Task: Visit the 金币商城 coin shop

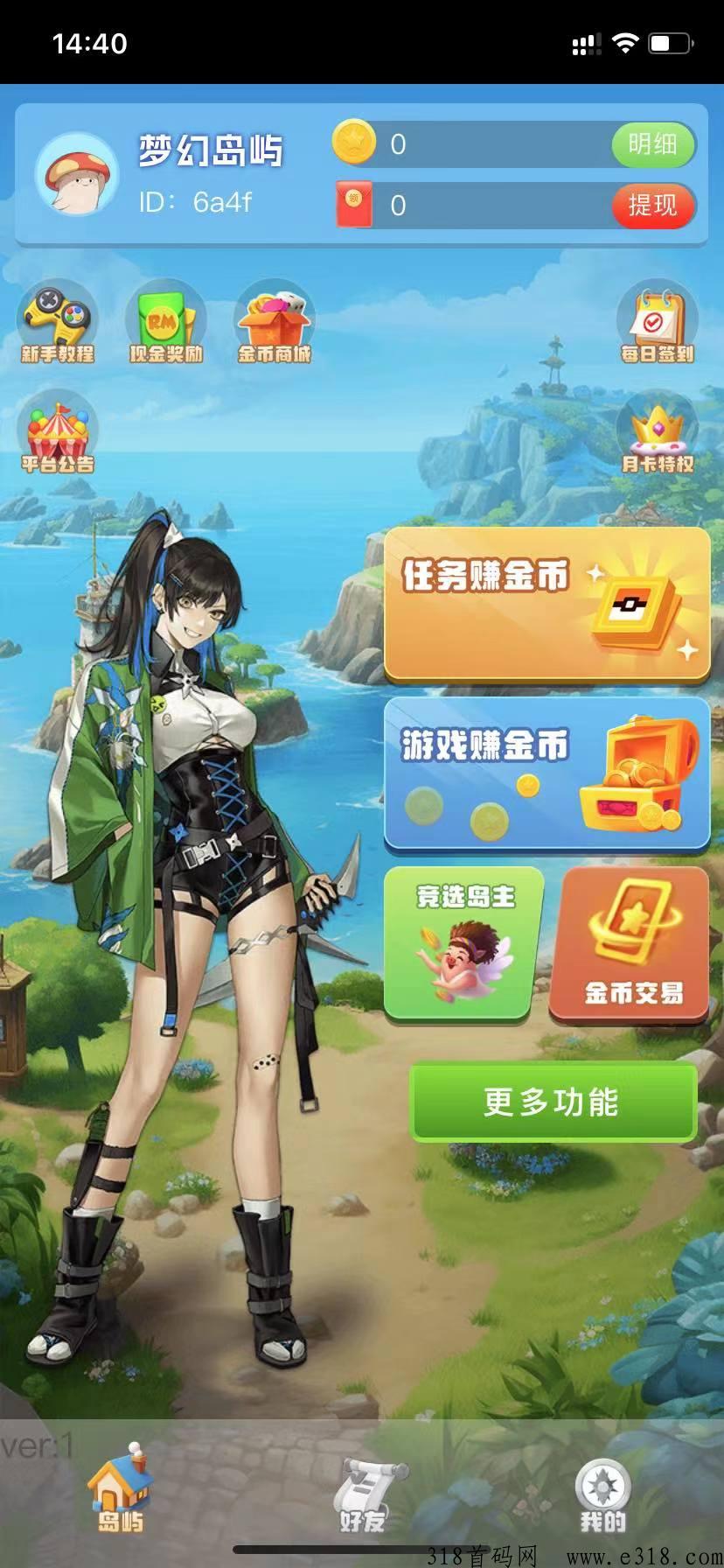Action: pyautogui.click(x=275, y=325)
